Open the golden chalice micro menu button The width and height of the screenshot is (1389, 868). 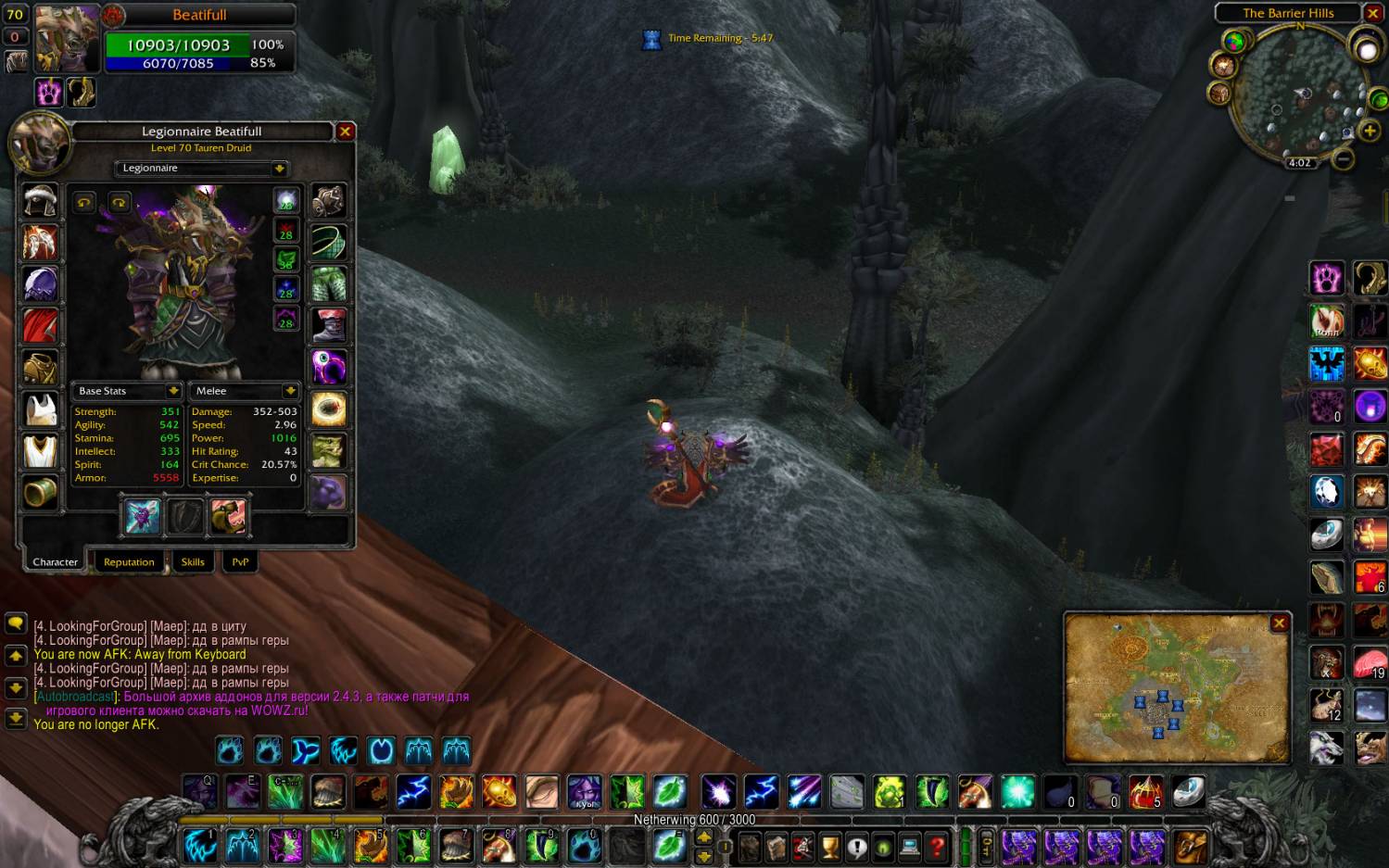(830, 846)
